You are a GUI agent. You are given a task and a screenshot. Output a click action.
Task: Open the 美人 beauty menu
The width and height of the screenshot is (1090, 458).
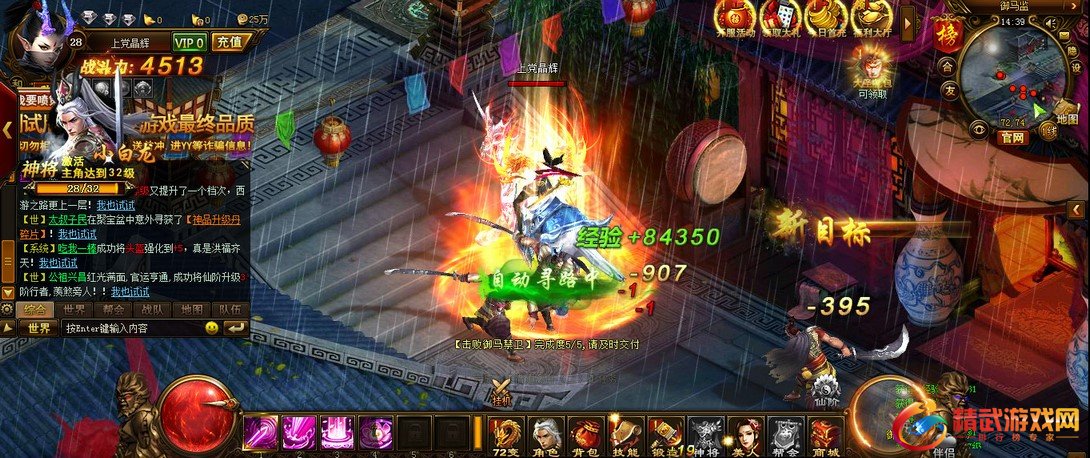click(746, 436)
